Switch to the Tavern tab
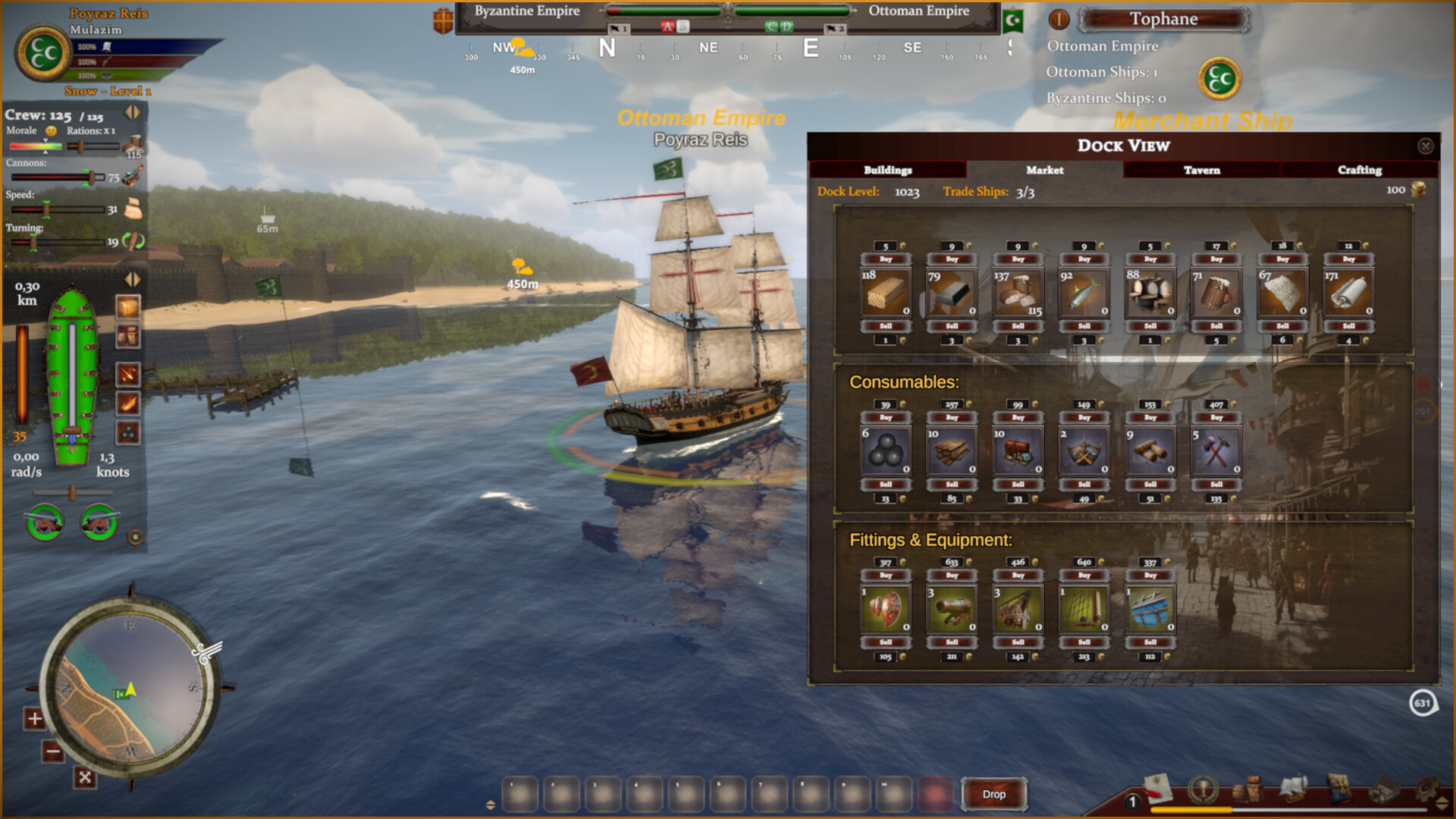The image size is (1456, 819). coord(1202,171)
